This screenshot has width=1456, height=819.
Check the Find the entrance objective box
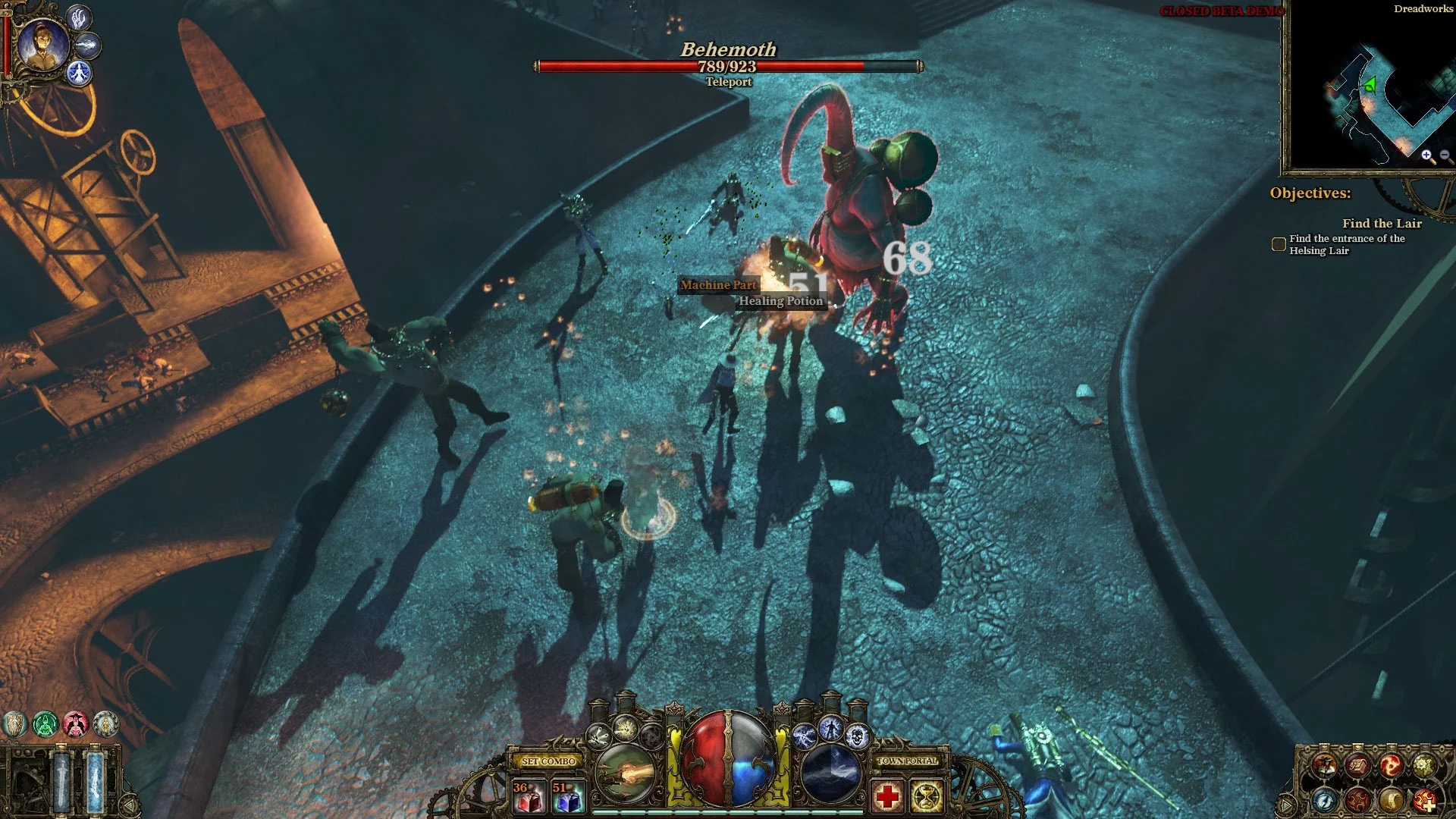coord(1279,244)
